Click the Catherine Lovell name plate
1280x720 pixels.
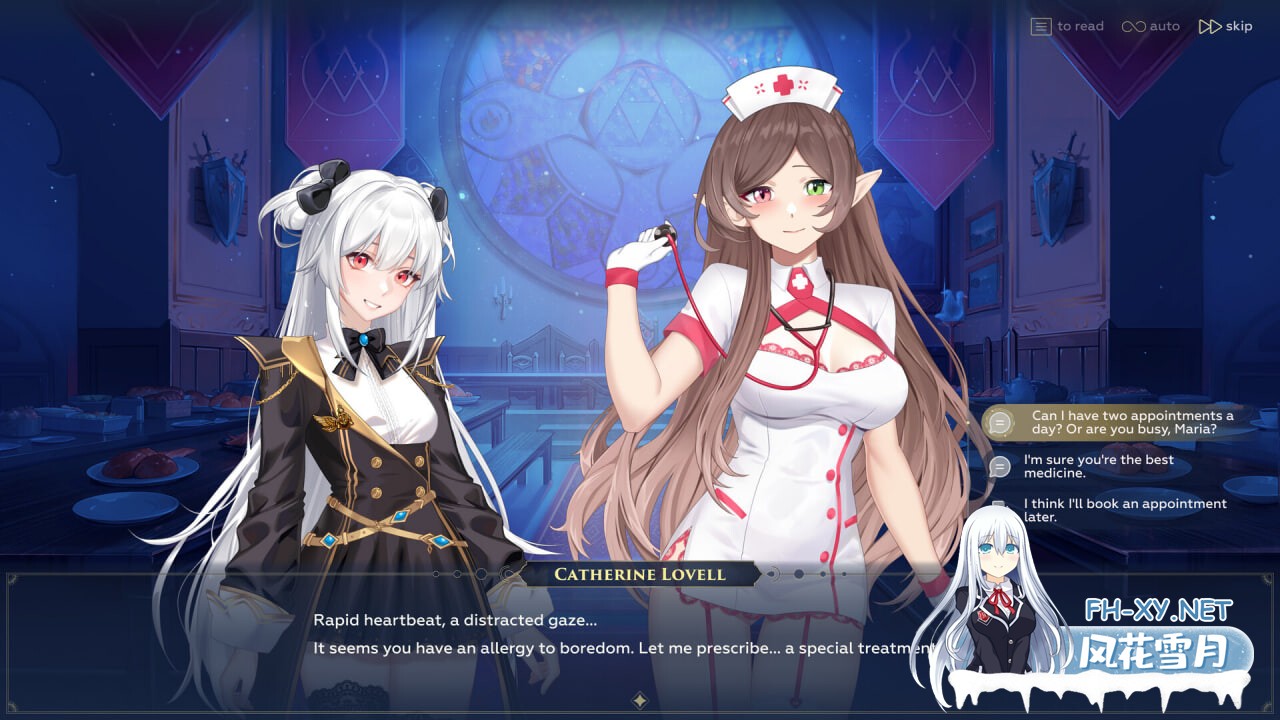640,574
